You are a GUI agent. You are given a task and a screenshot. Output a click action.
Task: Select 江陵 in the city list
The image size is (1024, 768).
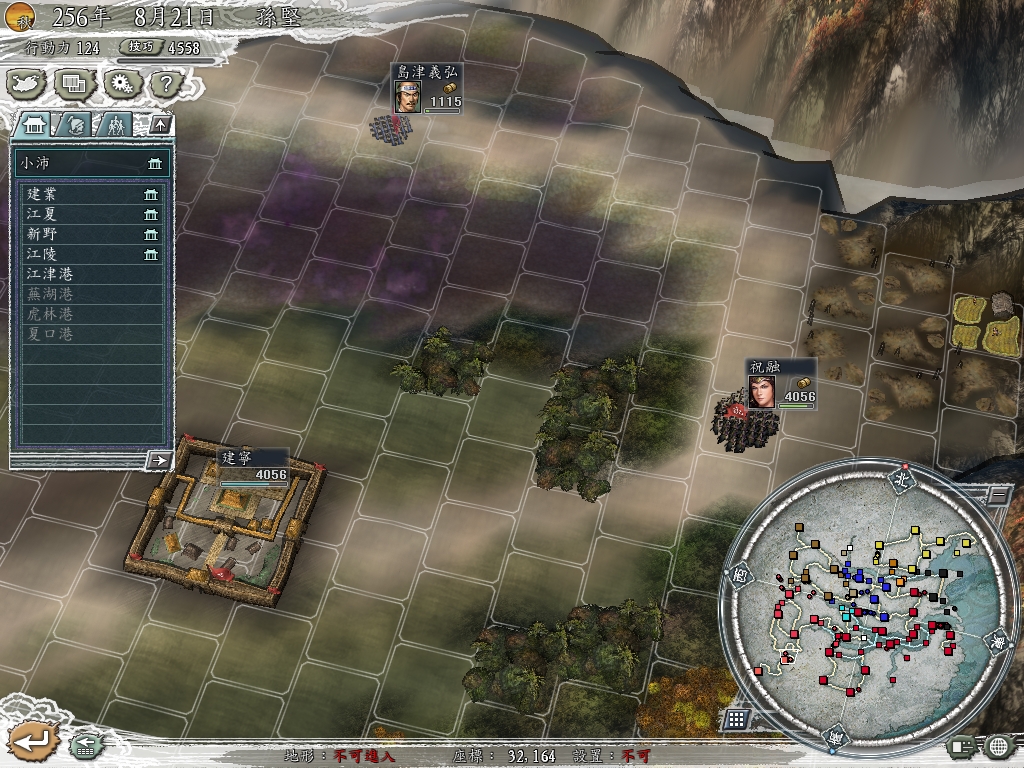tap(91, 254)
